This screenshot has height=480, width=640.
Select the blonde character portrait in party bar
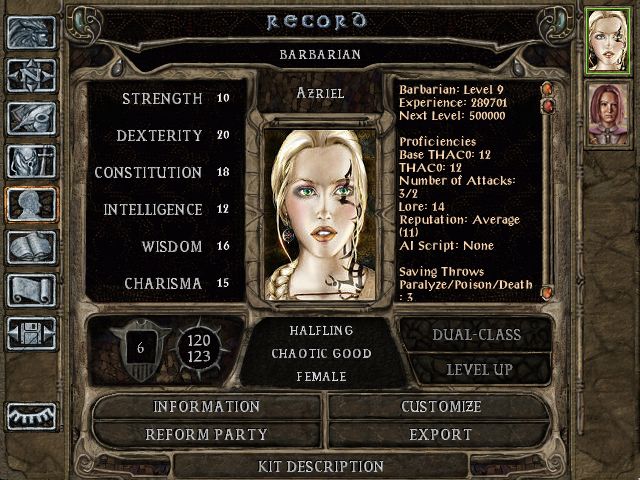pos(606,40)
